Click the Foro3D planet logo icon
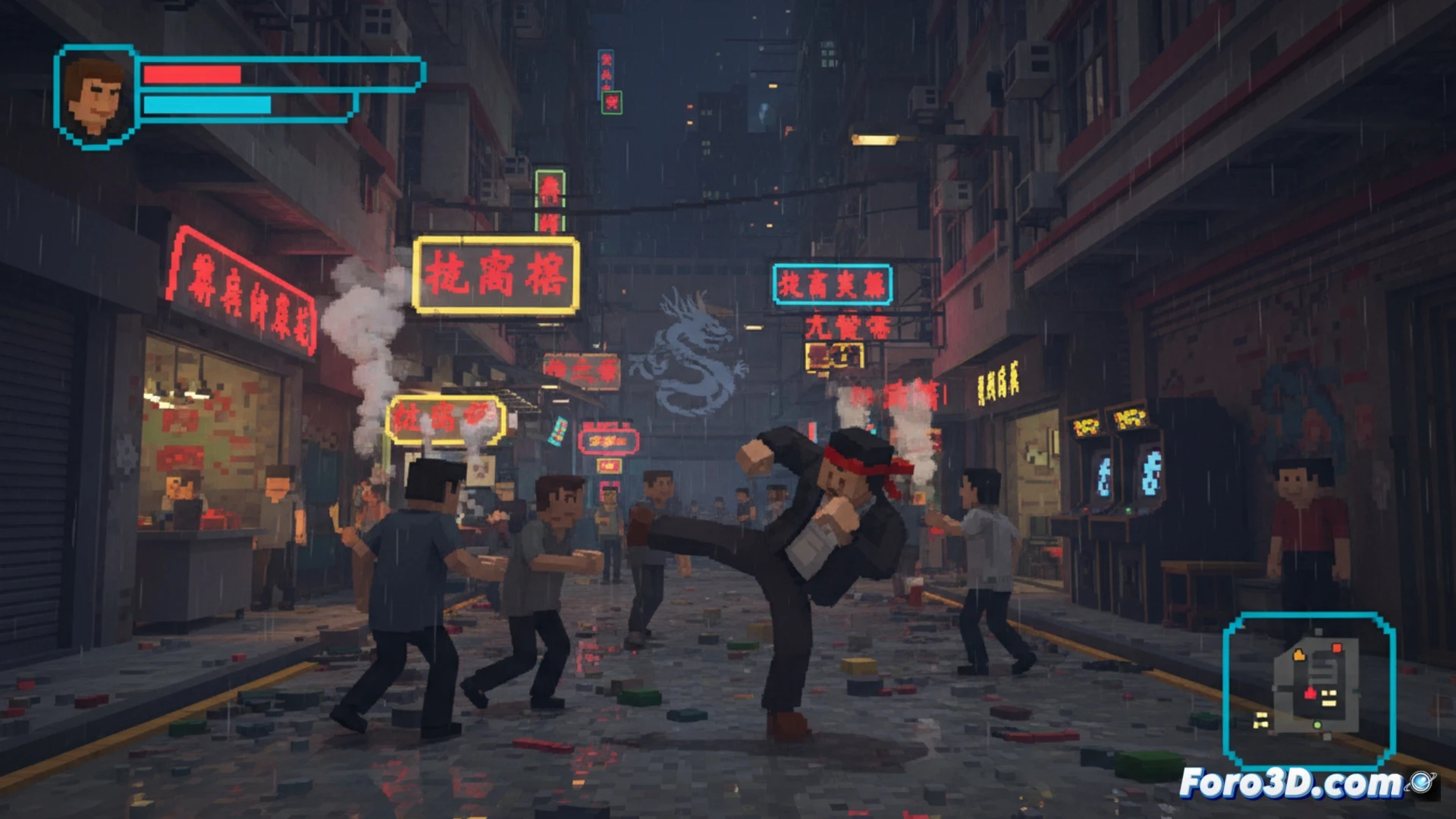This screenshot has height=819, width=1456. coord(1421,783)
